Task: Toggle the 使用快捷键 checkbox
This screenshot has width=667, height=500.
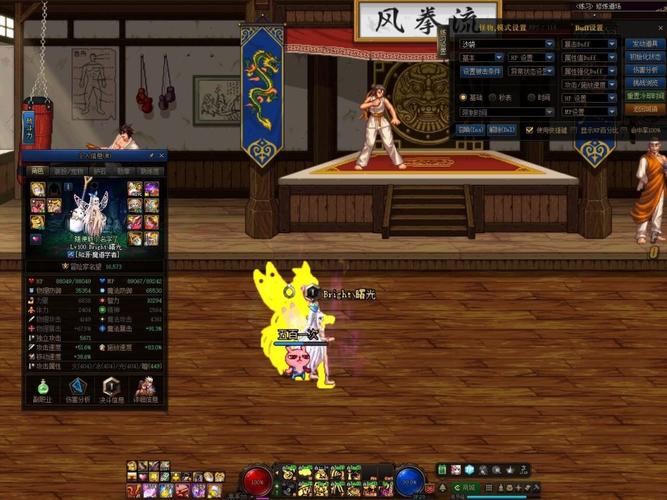Action: (530, 130)
